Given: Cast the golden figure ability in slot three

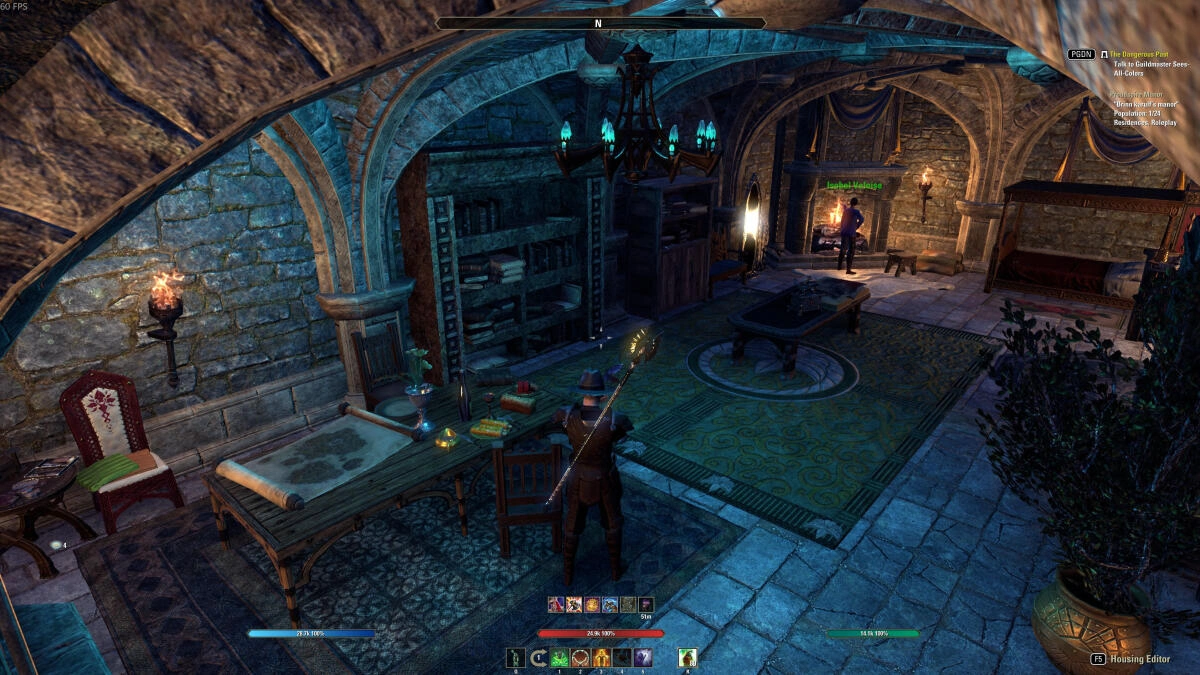Looking at the screenshot, I should [601, 657].
